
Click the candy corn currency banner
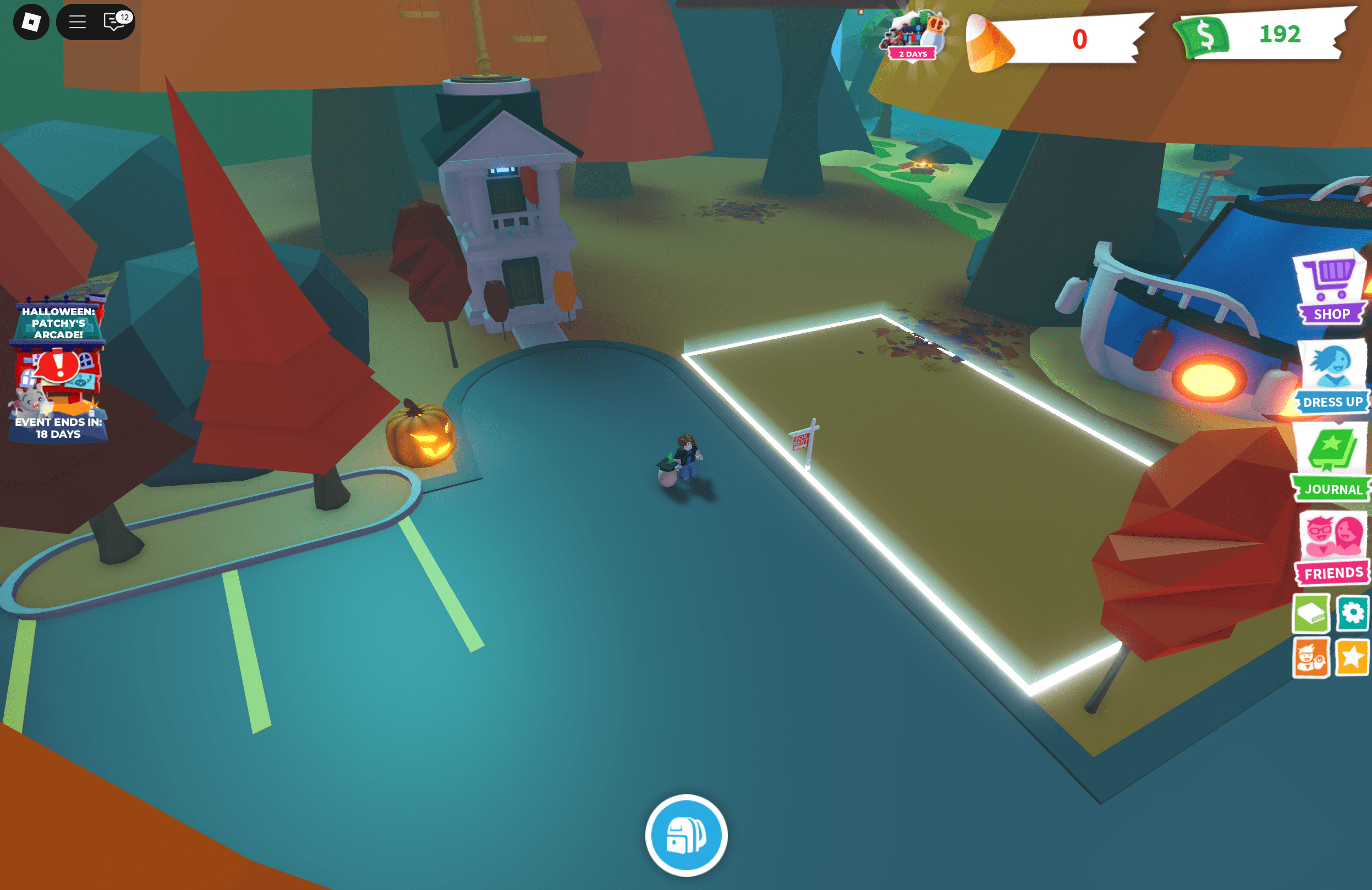pyautogui.click(x=1055, y=39)
